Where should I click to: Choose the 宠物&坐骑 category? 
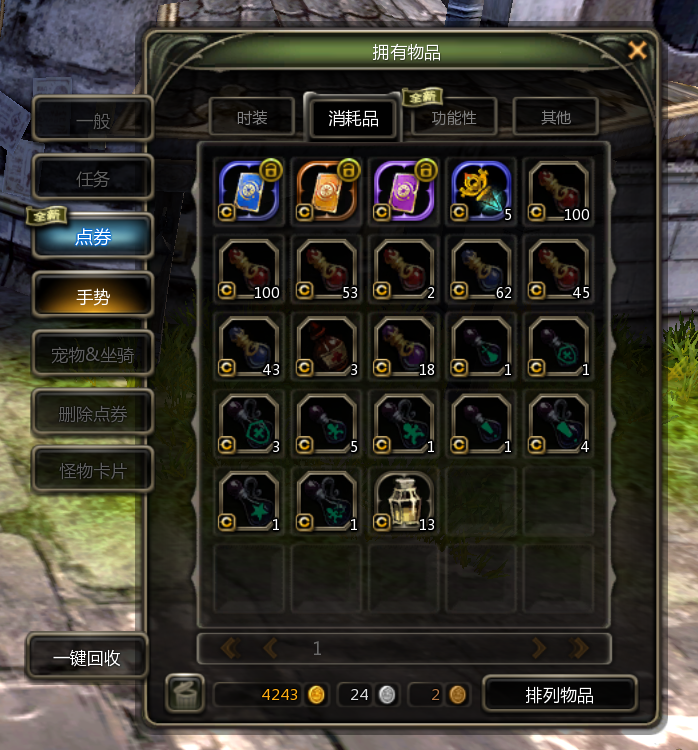[x=93, y=353]
